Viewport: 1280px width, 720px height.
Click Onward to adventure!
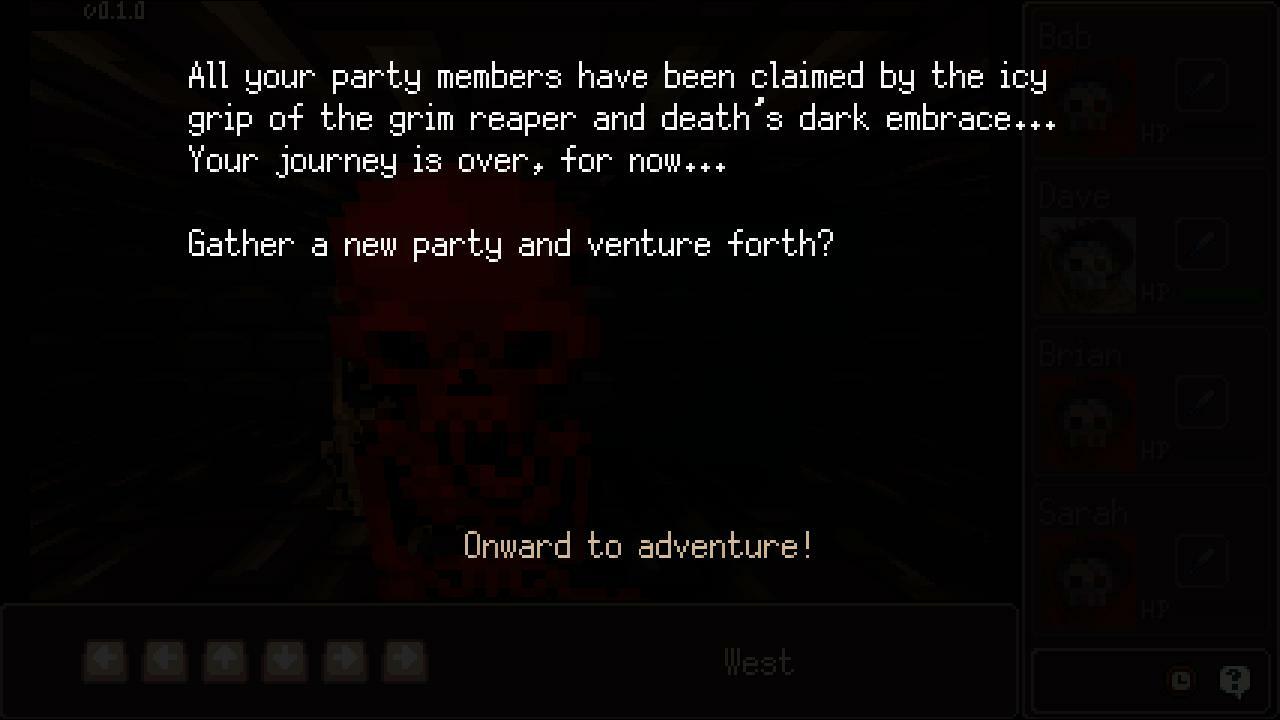coord(639,545)
